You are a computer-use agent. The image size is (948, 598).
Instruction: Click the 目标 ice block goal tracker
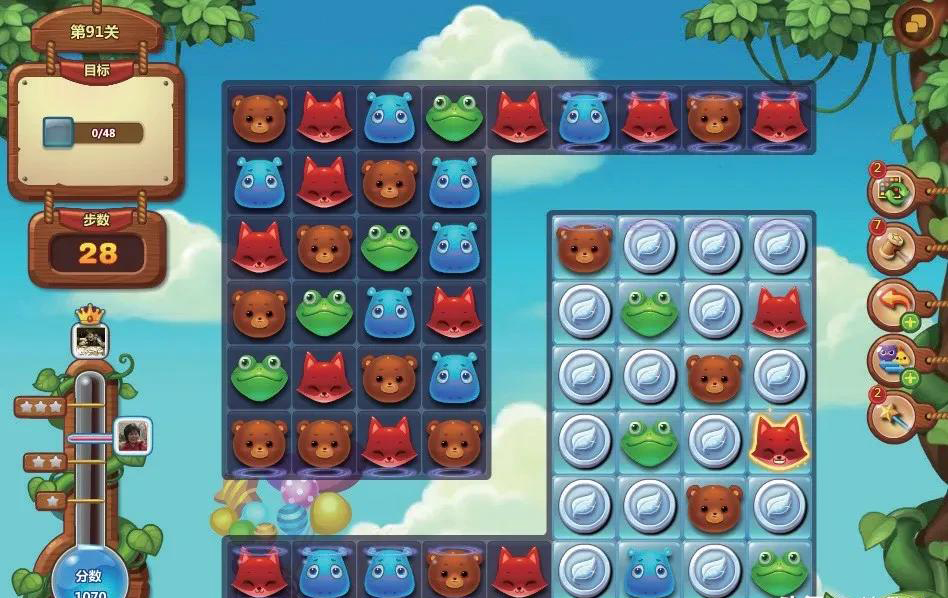coord(93,133)
